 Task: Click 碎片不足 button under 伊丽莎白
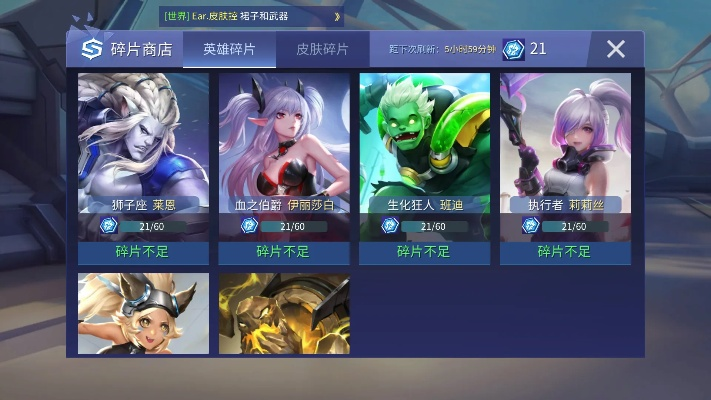click(x=284, y=252)
